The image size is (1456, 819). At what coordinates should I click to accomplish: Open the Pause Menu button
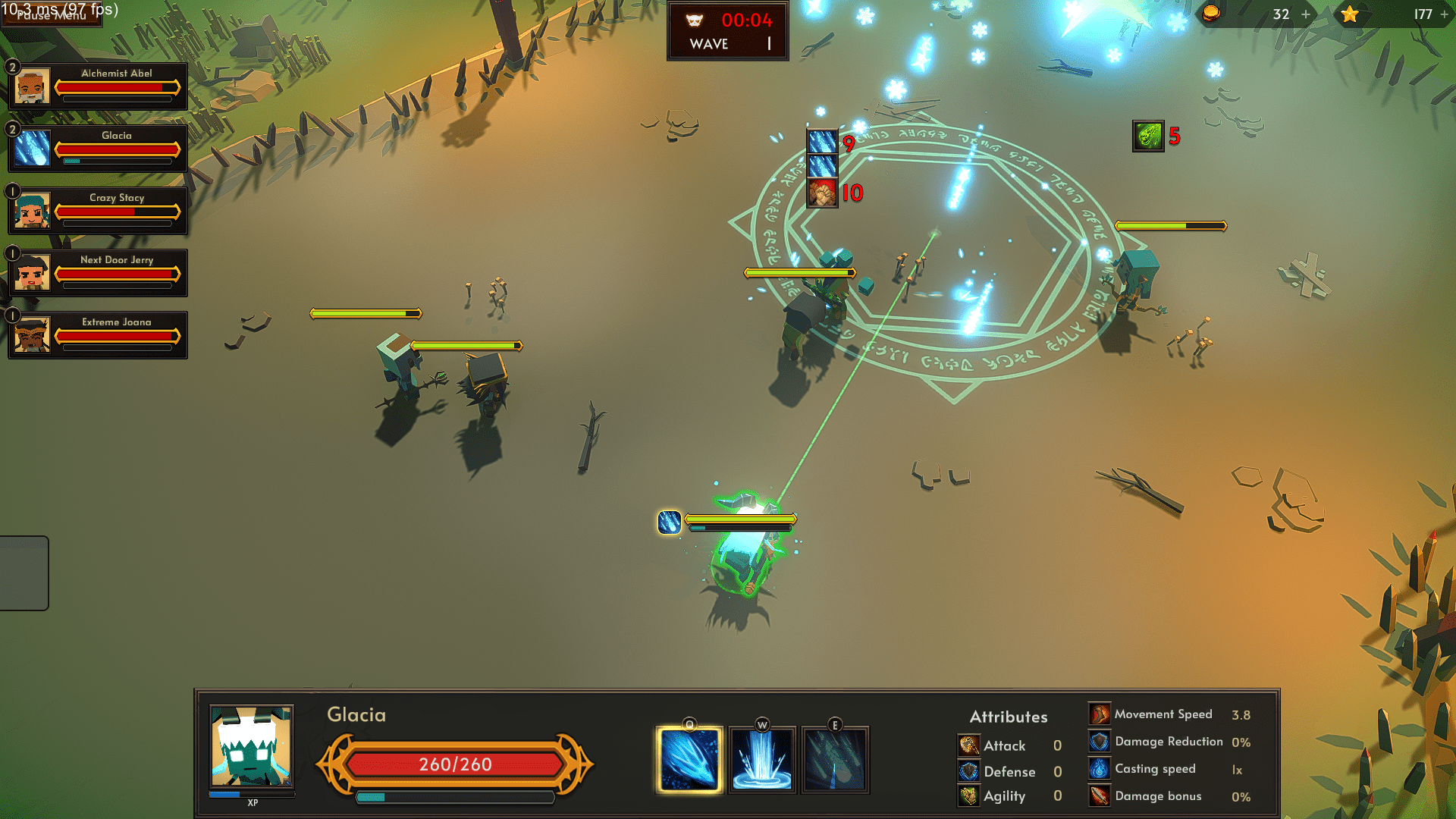(x=50, y=14)
